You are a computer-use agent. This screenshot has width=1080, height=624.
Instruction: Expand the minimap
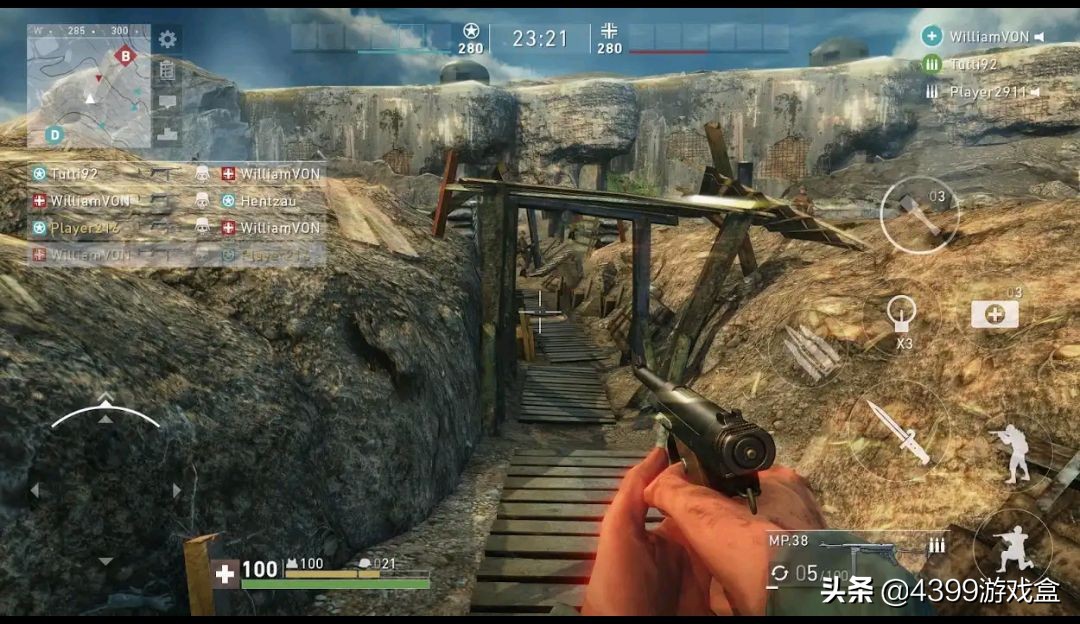click(x=88, y=87)
